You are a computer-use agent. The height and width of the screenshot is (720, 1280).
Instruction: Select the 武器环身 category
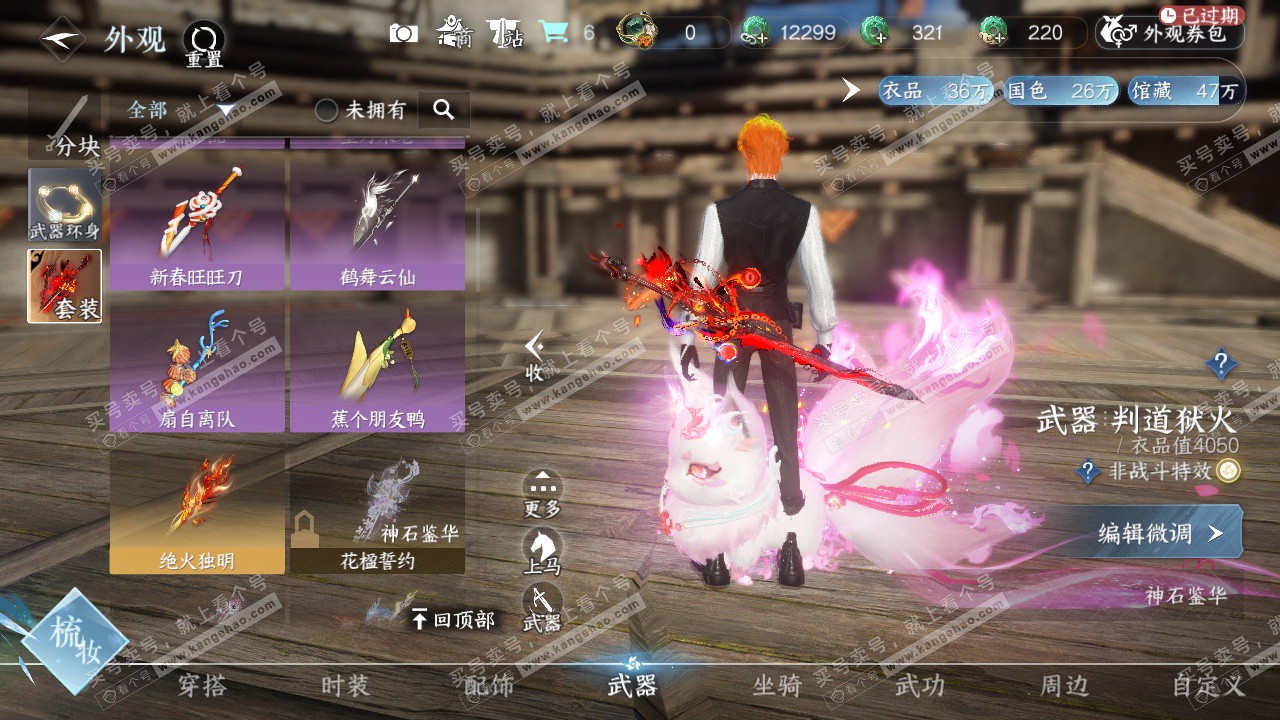(x=65, y=205)
